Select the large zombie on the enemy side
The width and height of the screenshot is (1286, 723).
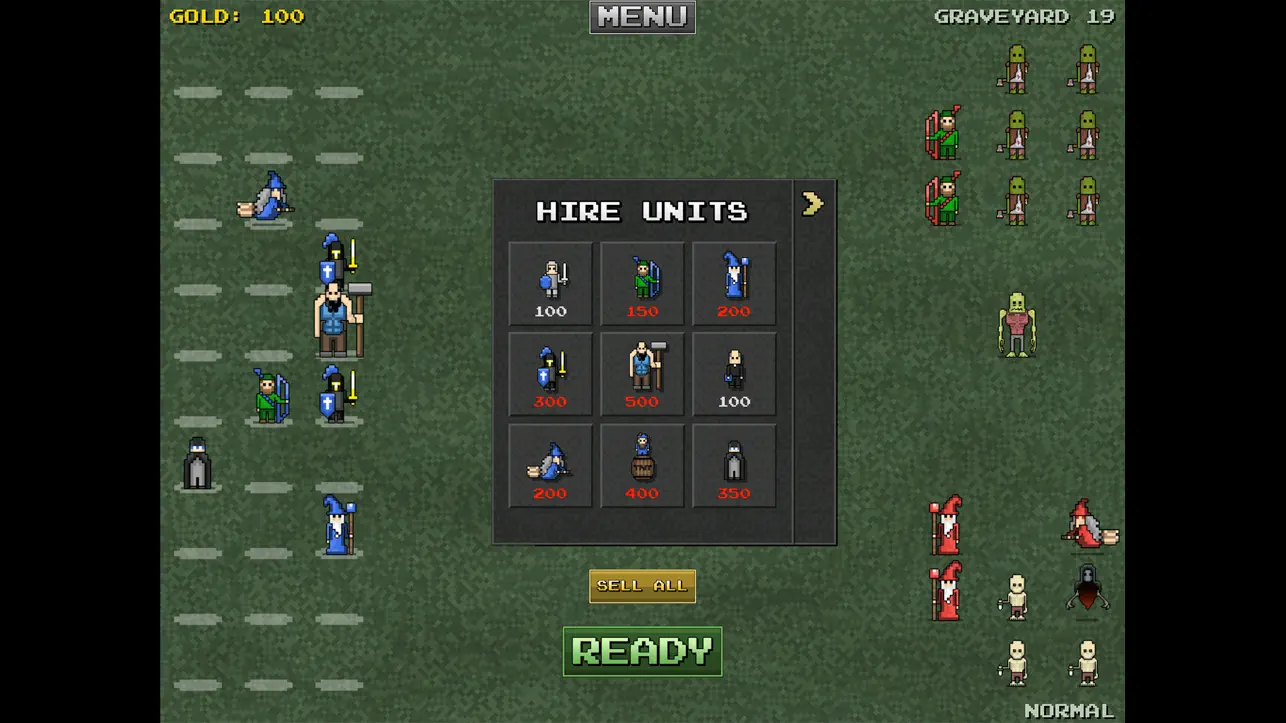pyautogui.click(x=1018, y=322)
